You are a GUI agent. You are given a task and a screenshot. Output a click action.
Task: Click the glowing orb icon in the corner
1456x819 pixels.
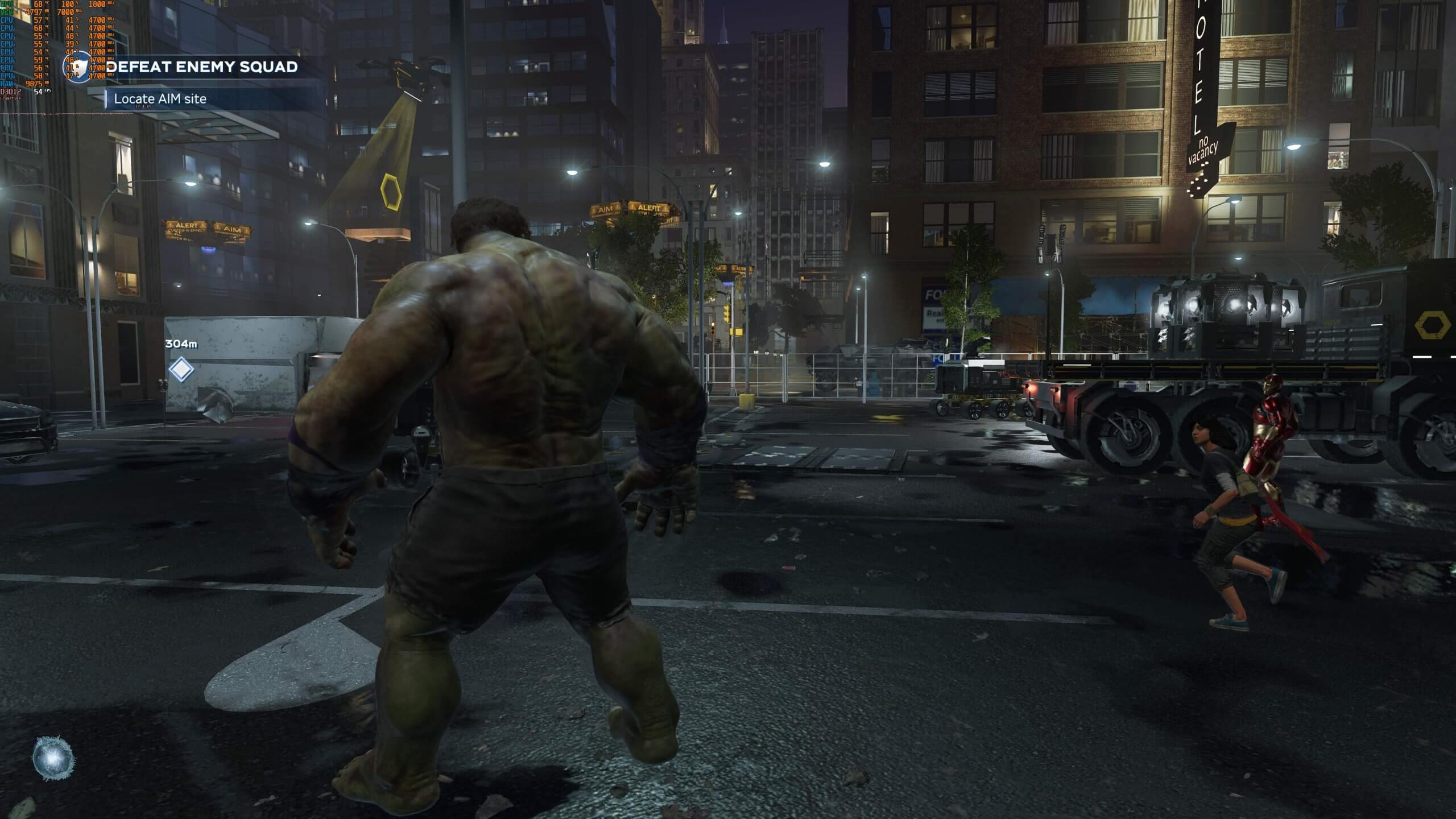(53, 758)
